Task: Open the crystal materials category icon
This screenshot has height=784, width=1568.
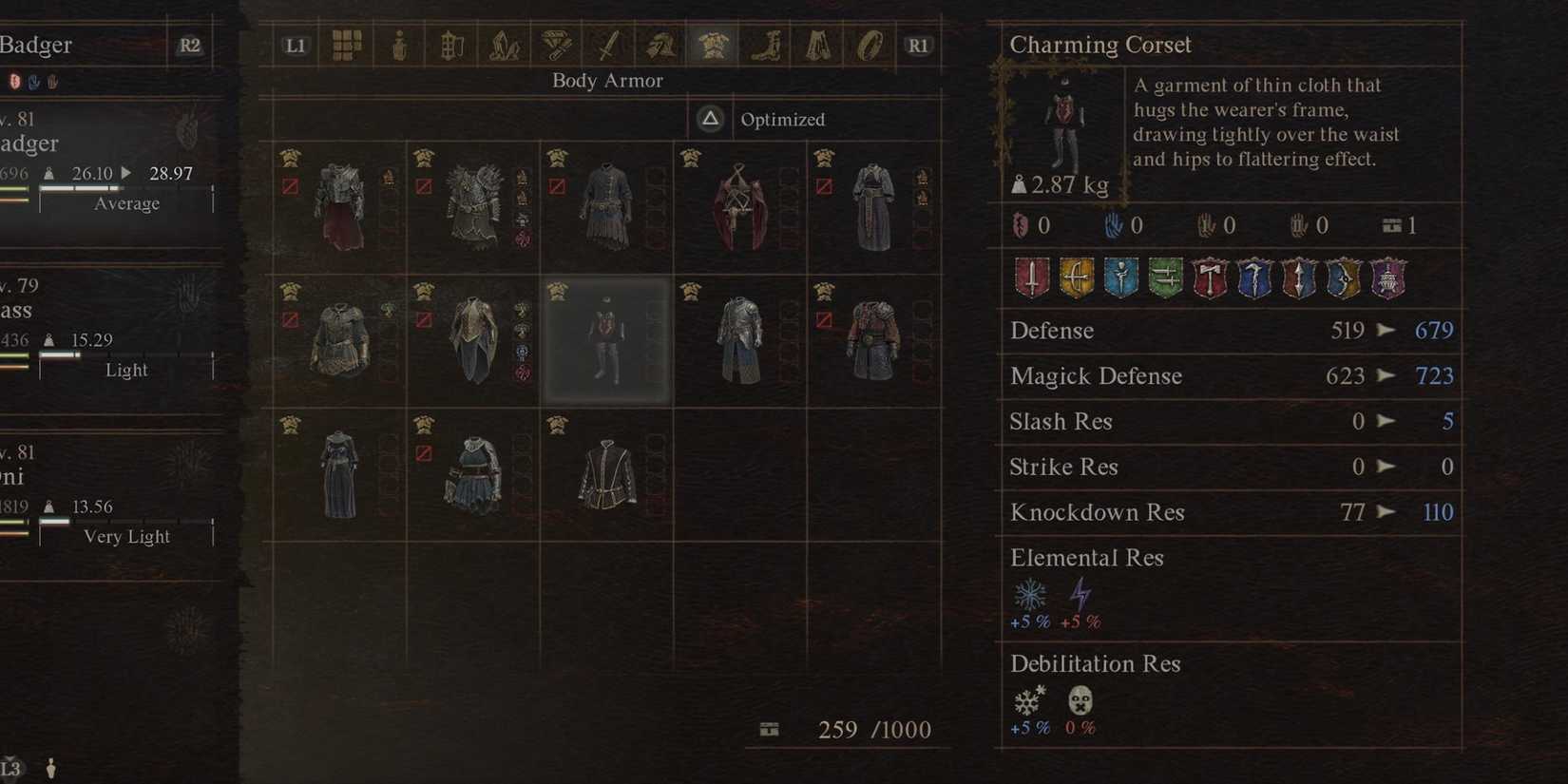Action: point(504,43)
